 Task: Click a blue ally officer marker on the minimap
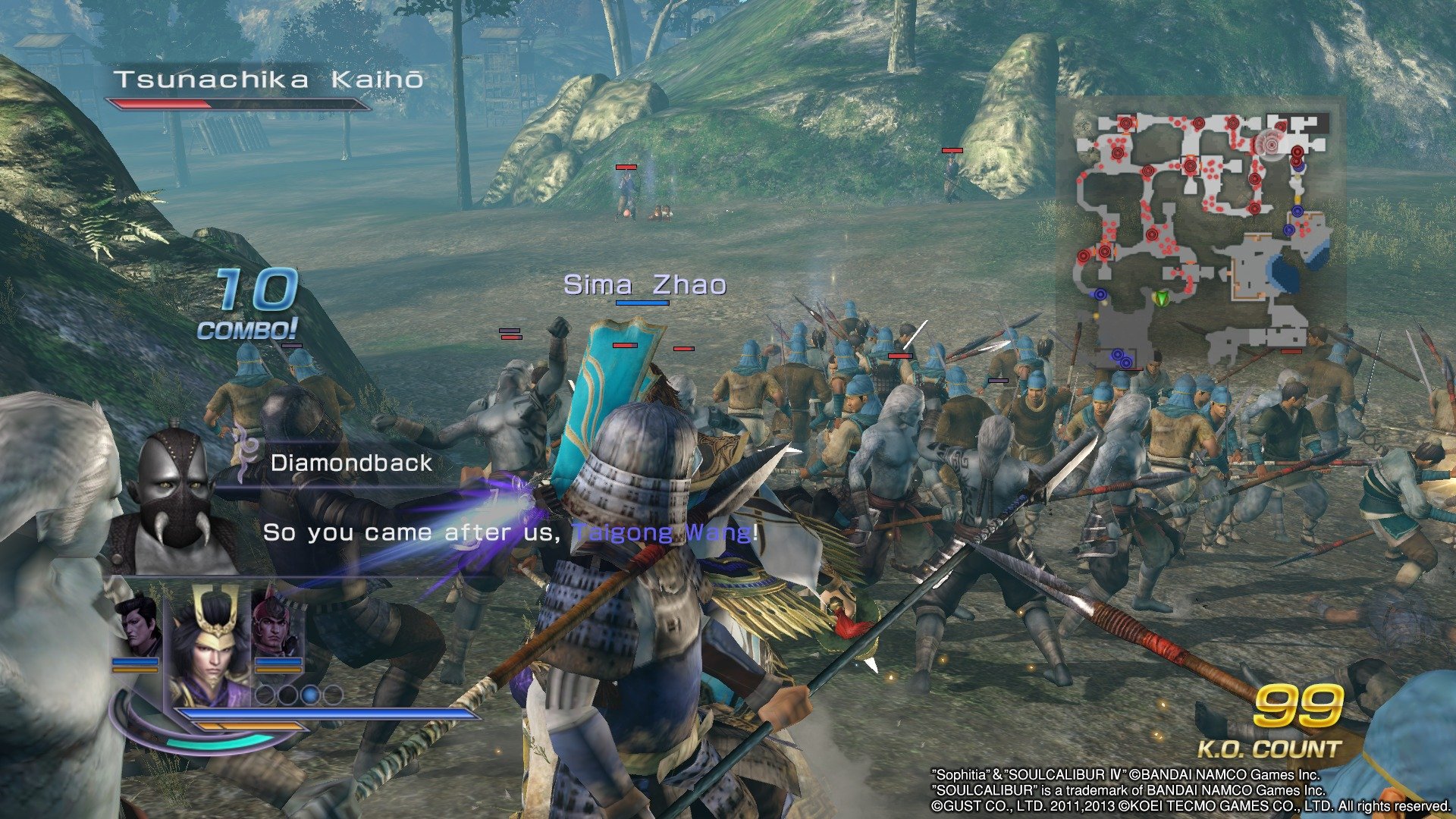tap(1298, 211)
